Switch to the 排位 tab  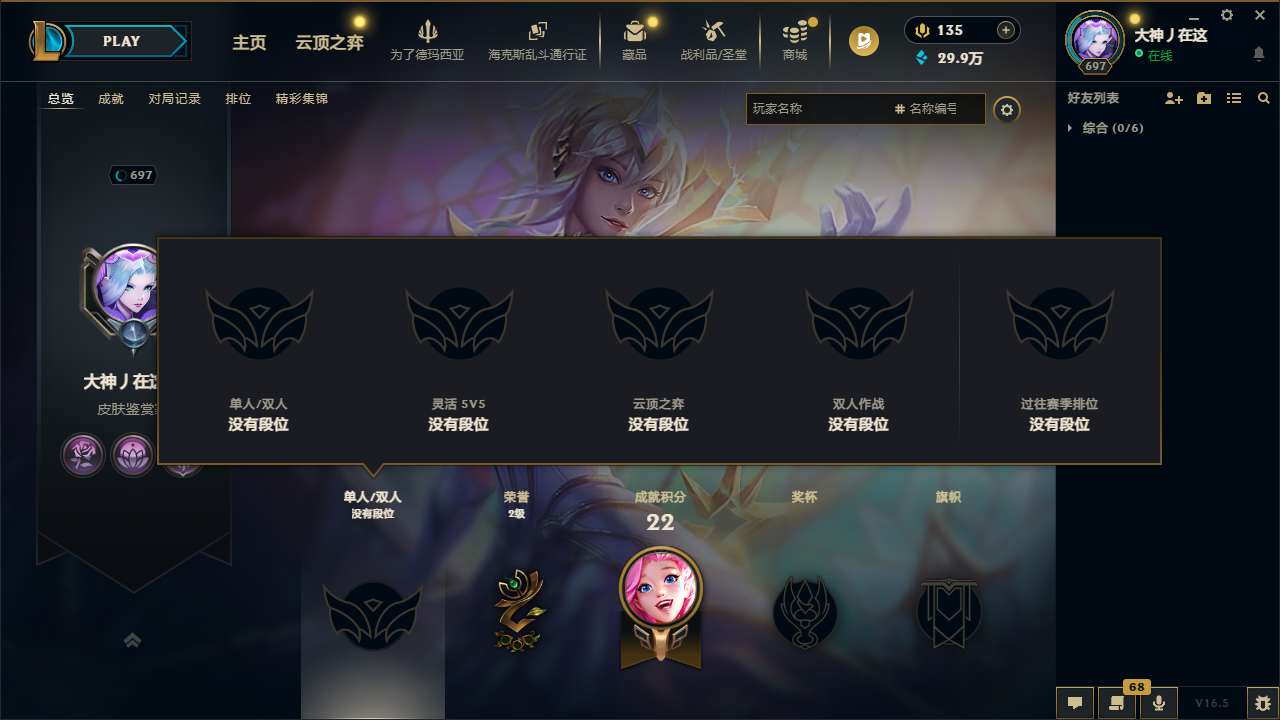click(x=238, y=98)
